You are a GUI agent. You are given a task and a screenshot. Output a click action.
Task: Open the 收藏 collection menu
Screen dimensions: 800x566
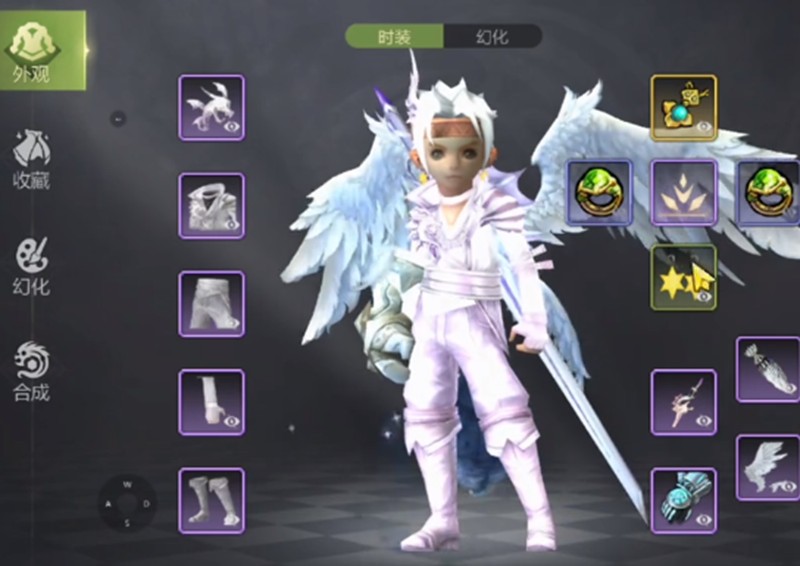(x=32, y=158)
